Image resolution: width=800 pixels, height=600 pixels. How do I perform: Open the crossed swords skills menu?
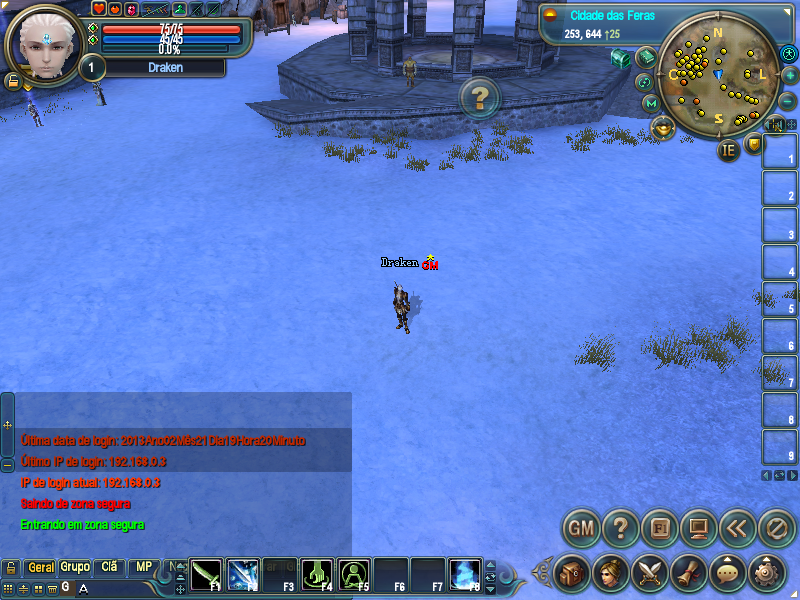tap(649, 572)
